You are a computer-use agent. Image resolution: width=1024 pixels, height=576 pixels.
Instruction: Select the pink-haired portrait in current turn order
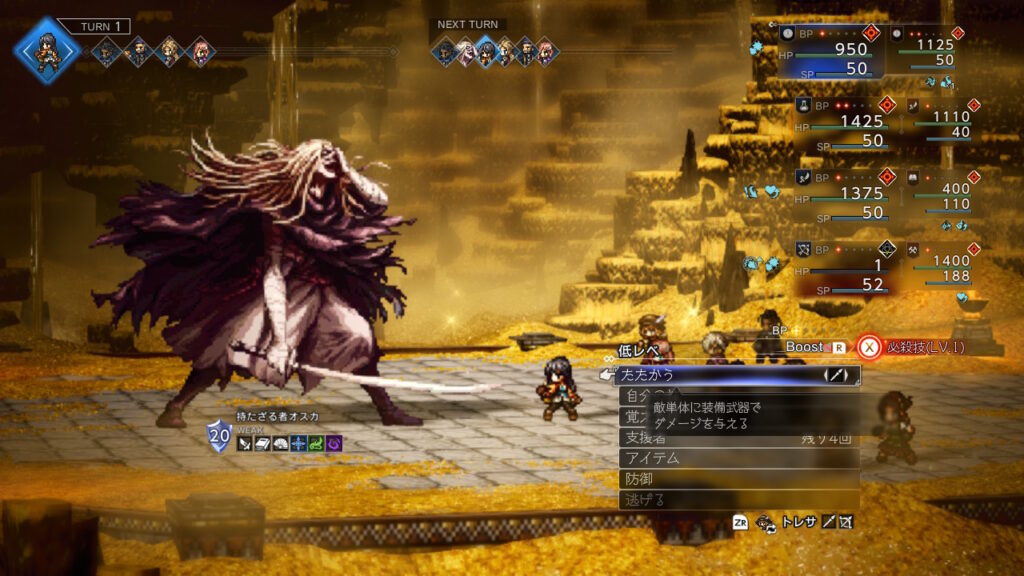coord(200,51)
